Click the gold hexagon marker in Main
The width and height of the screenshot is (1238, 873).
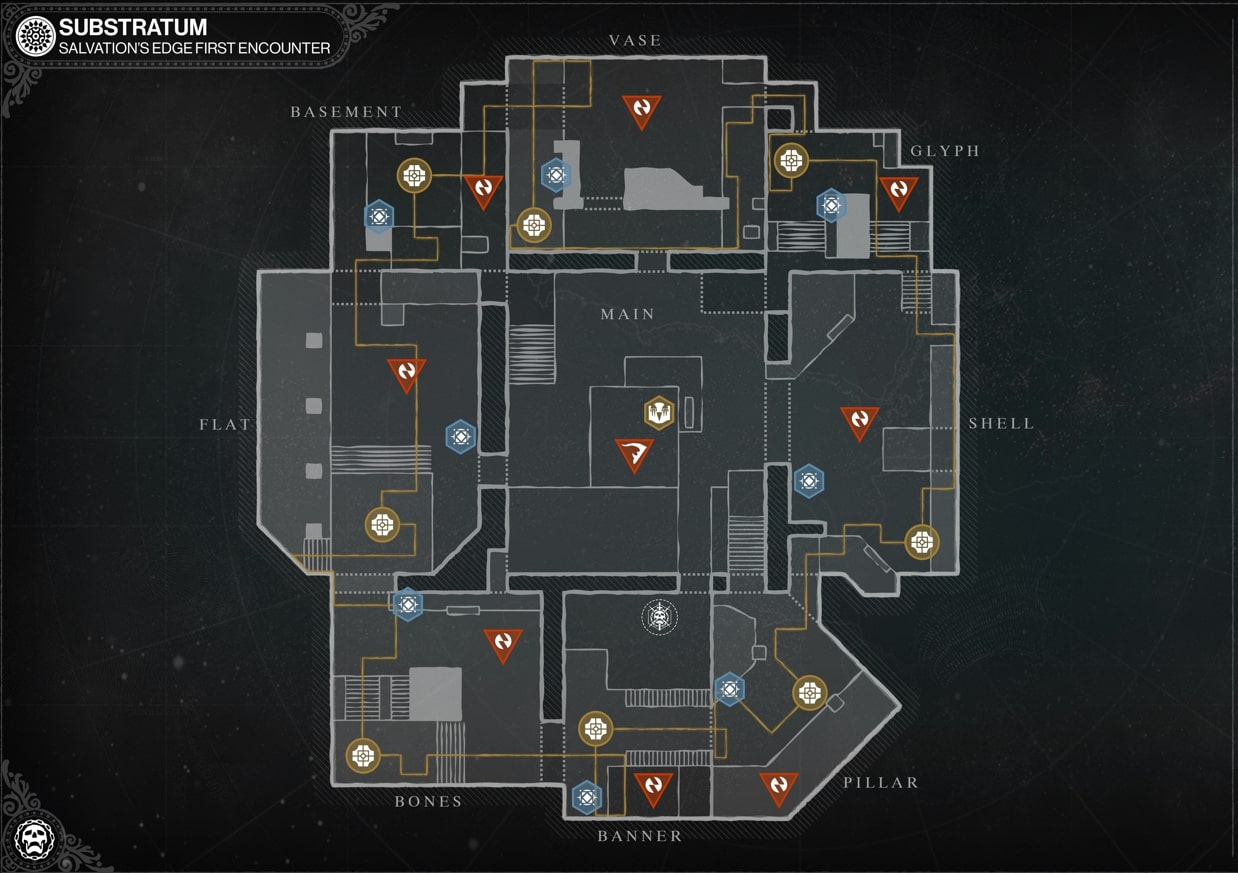click(x=658, y=412)
